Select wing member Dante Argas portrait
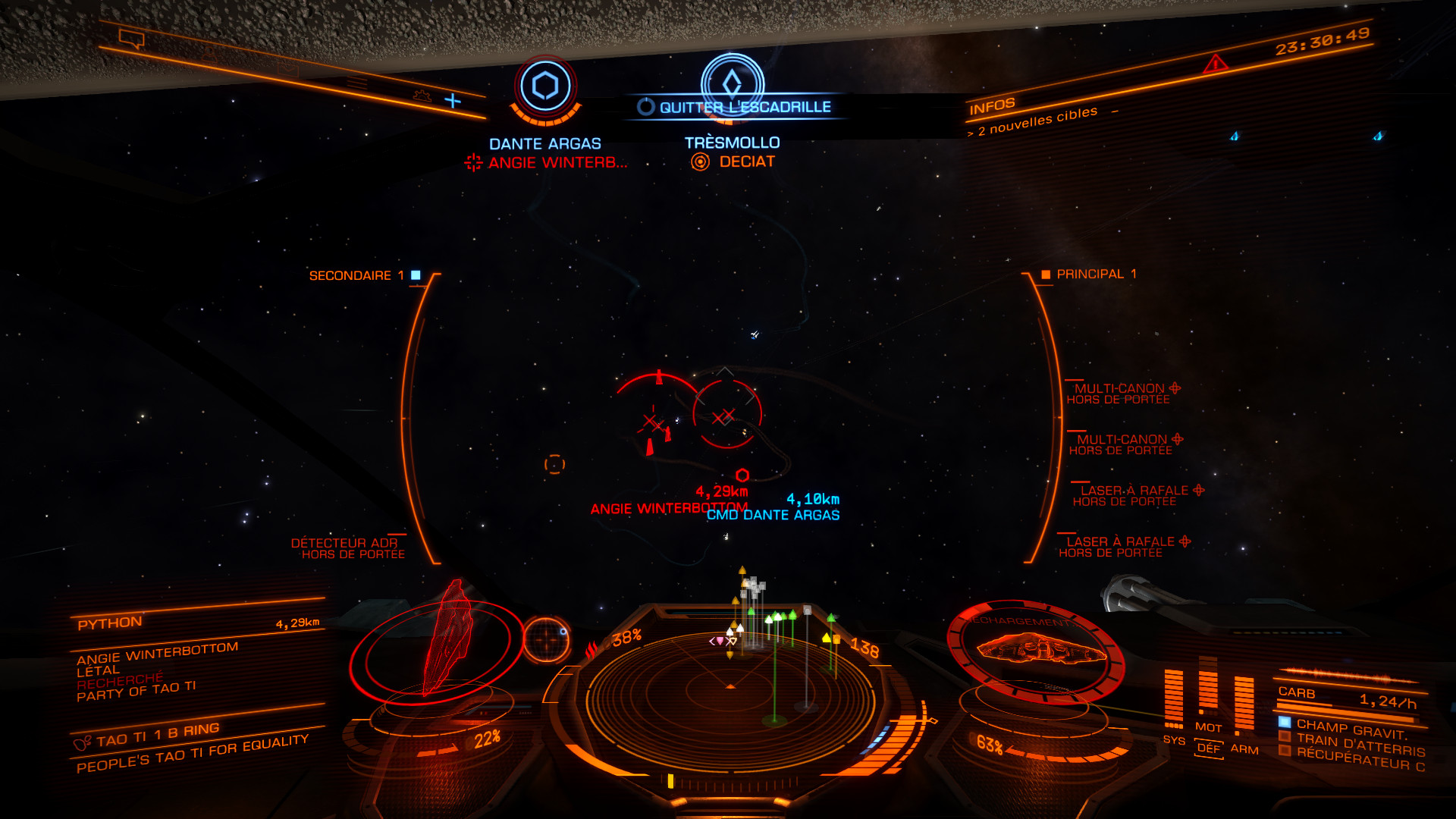Screen dimensions: 1456x819 pos(545,86)
